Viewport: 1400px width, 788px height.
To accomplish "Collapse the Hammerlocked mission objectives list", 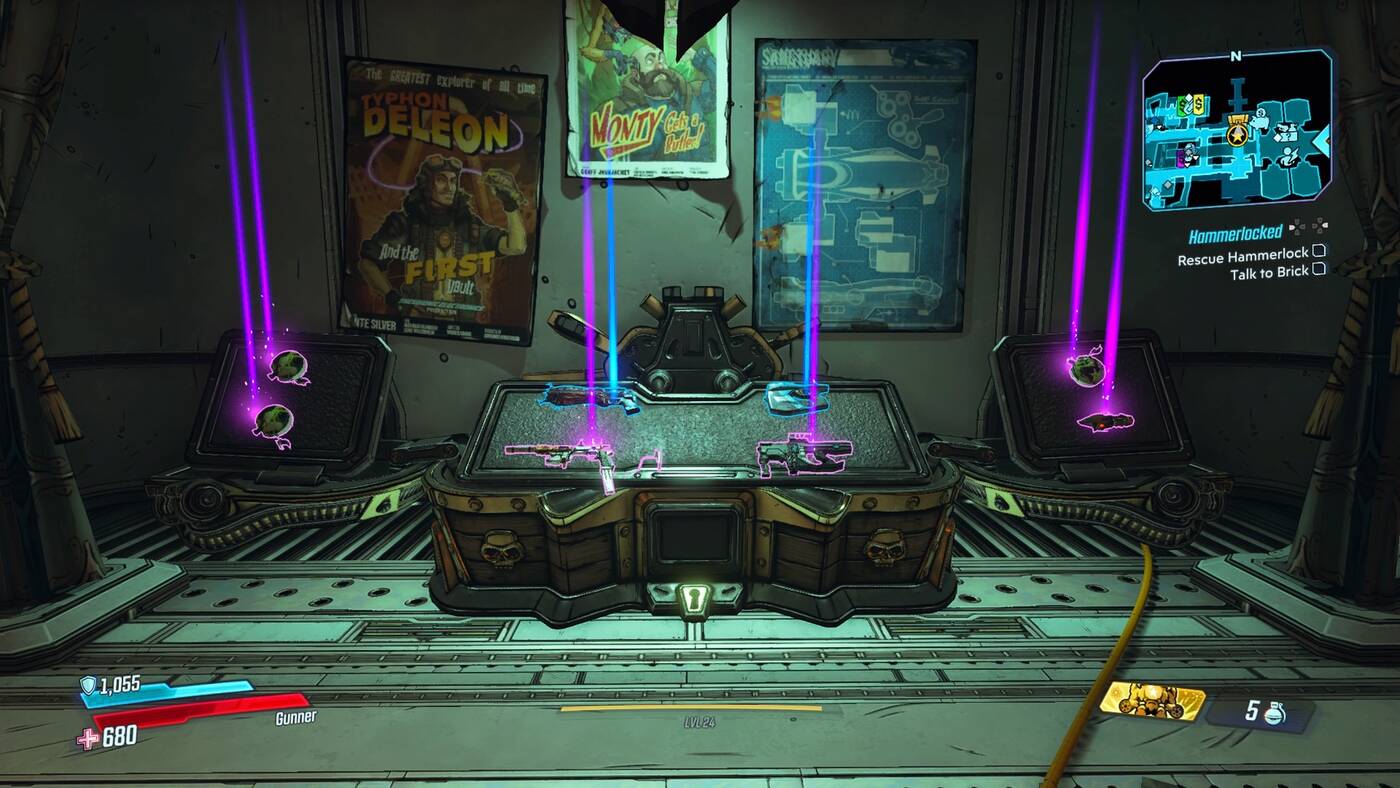I will tap(1318, 228).
